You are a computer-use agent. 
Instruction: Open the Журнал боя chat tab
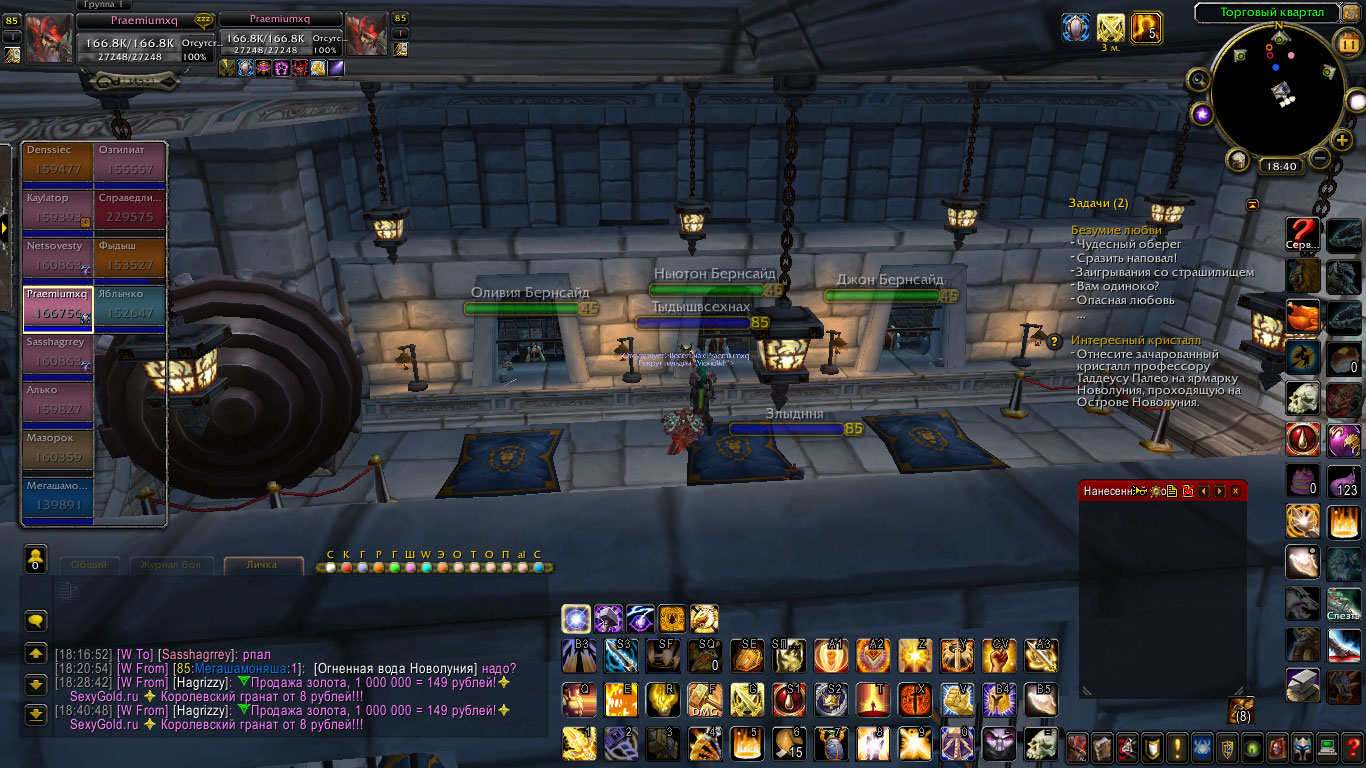point(170,565)
